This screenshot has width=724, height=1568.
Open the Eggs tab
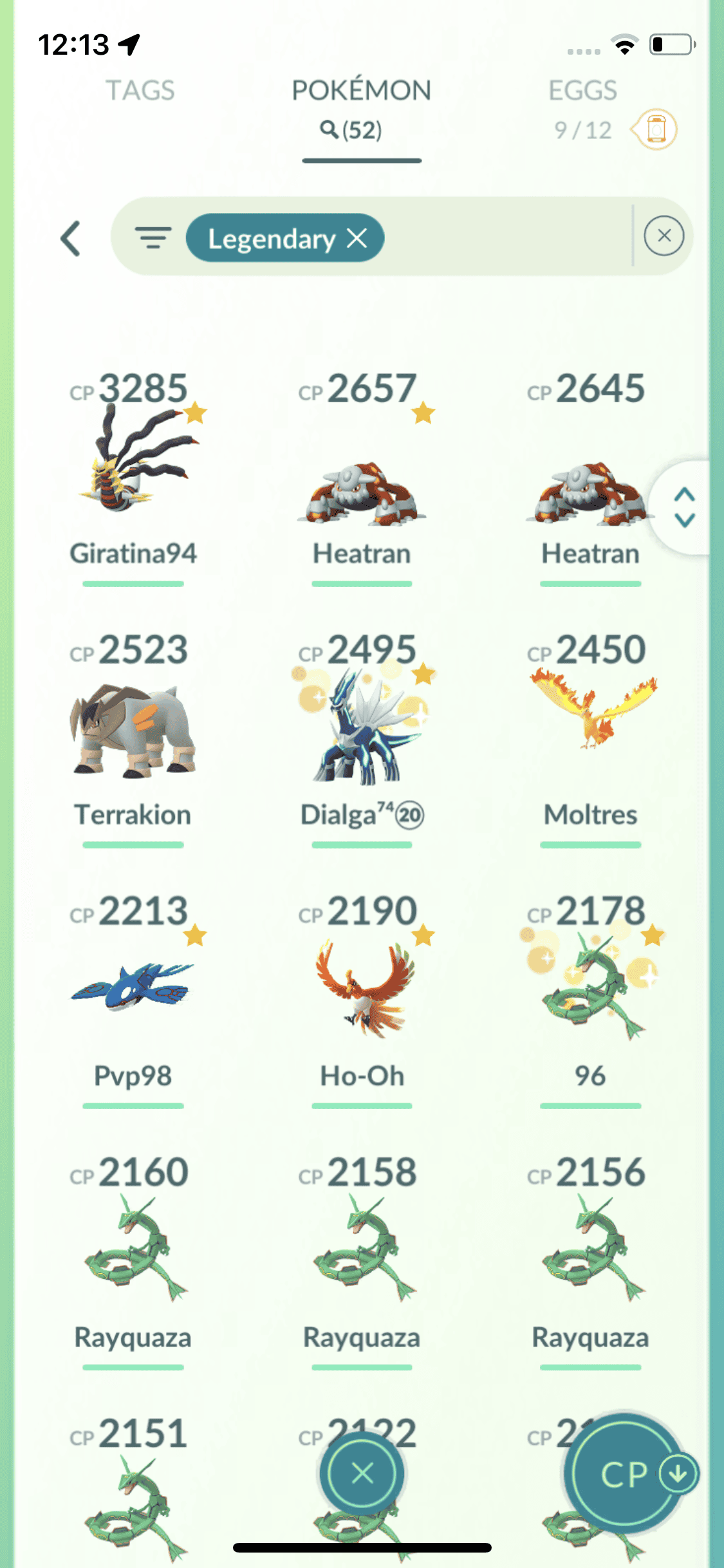coord(582,91)
